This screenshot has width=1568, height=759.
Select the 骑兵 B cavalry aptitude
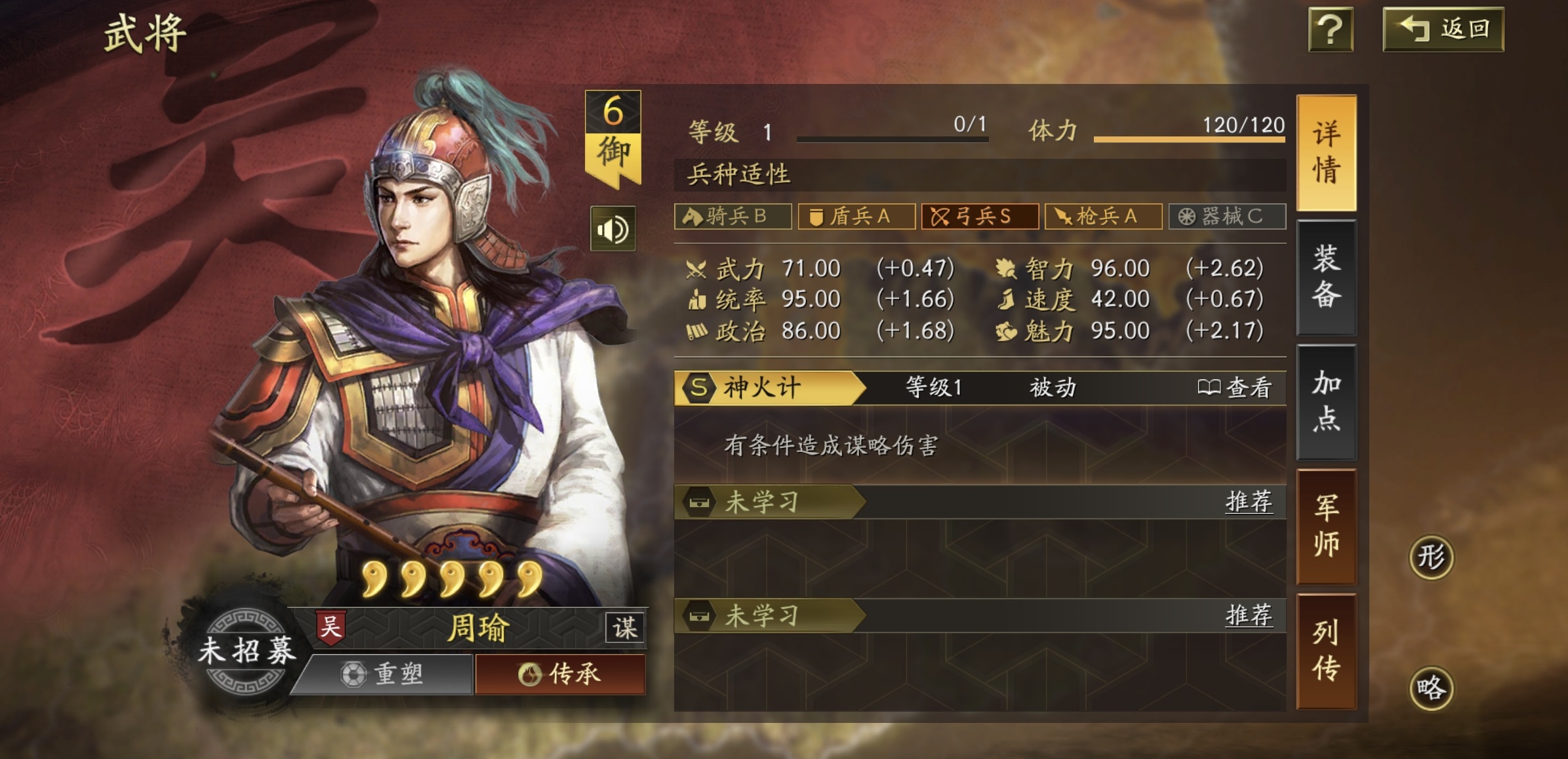(733, 216)
